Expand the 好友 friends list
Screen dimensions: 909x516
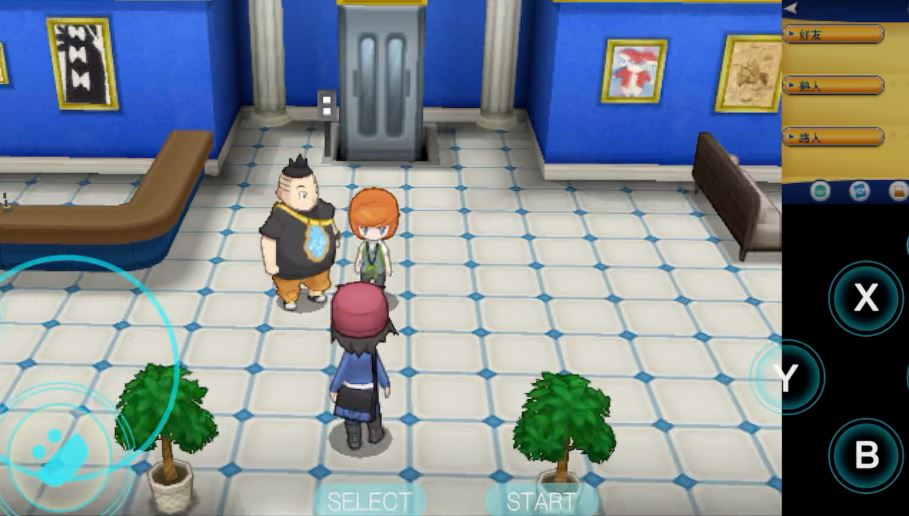(833, 34)
